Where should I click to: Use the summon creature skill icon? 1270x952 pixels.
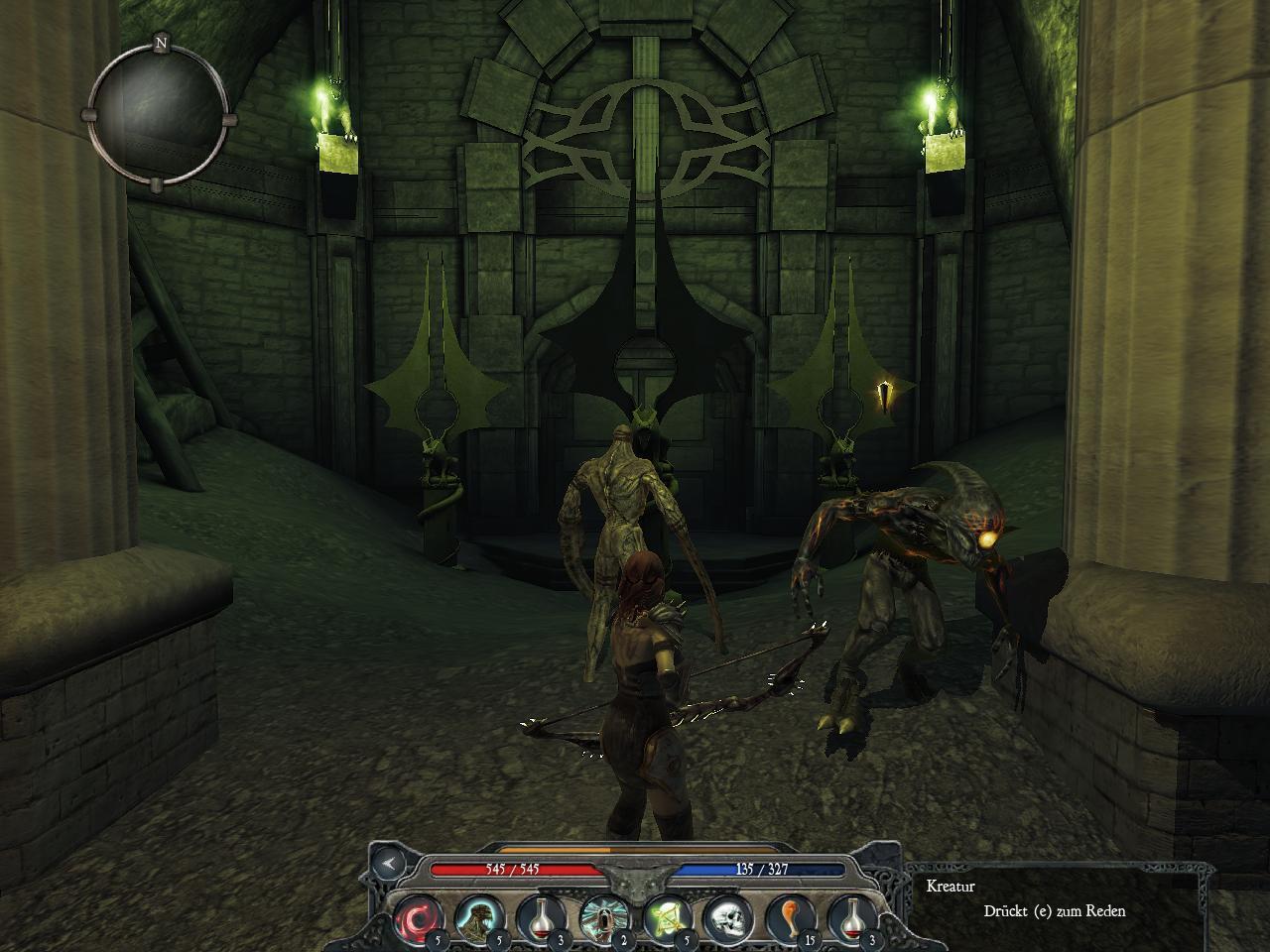click(480, 918)
